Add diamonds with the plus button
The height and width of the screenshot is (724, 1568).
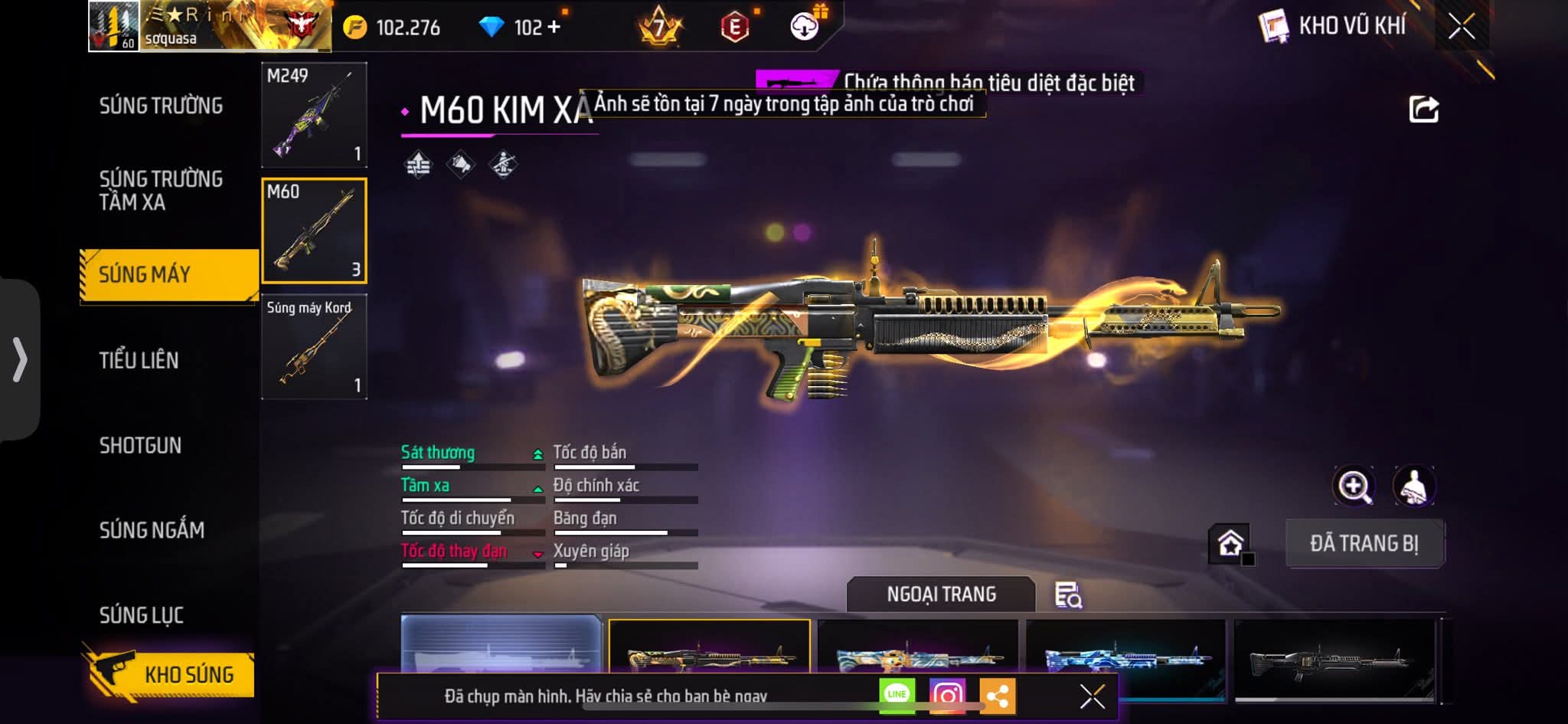[554, 28]
